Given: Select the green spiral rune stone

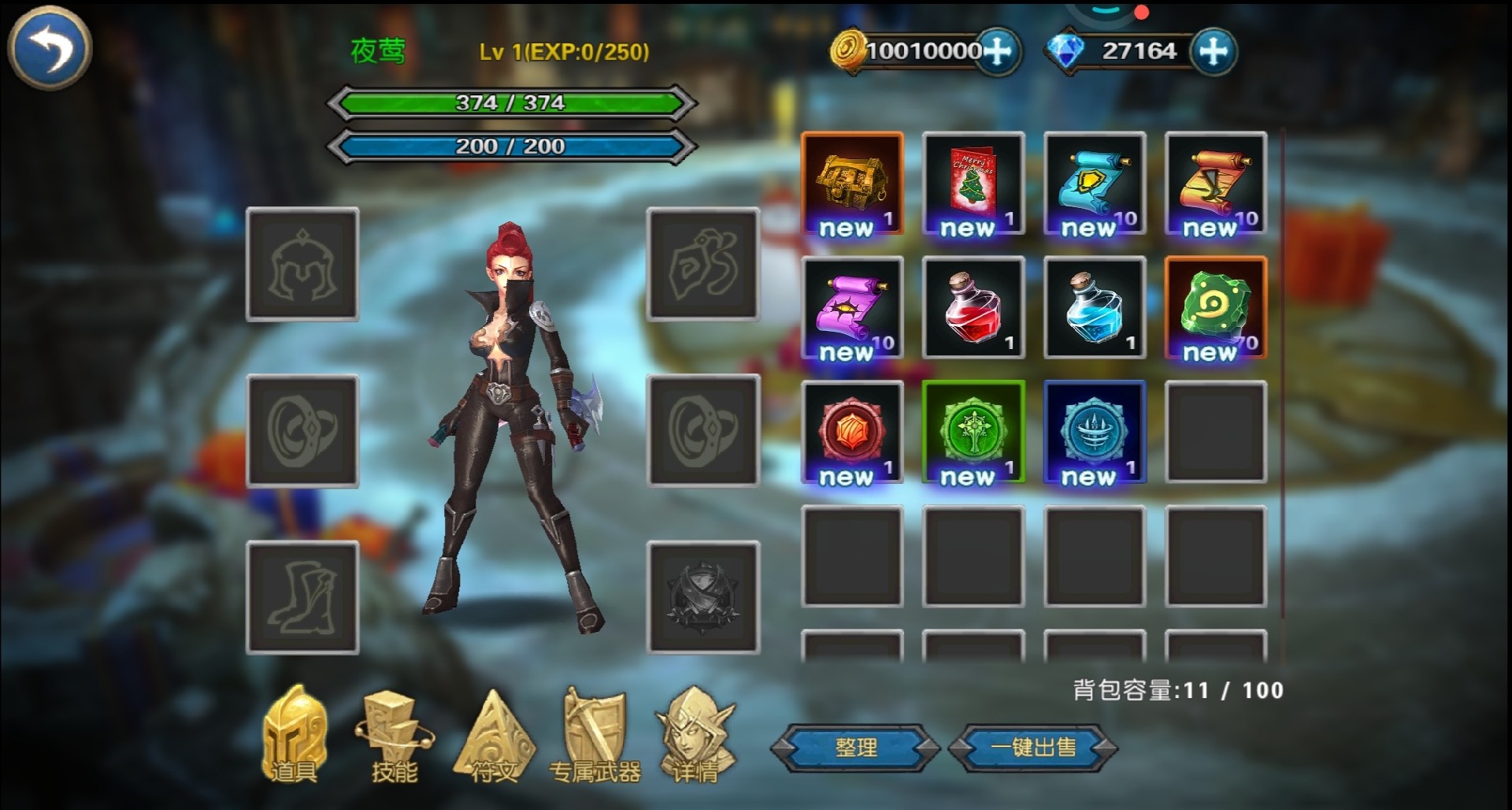Looking at the screenshot, I should [1216, 308].
